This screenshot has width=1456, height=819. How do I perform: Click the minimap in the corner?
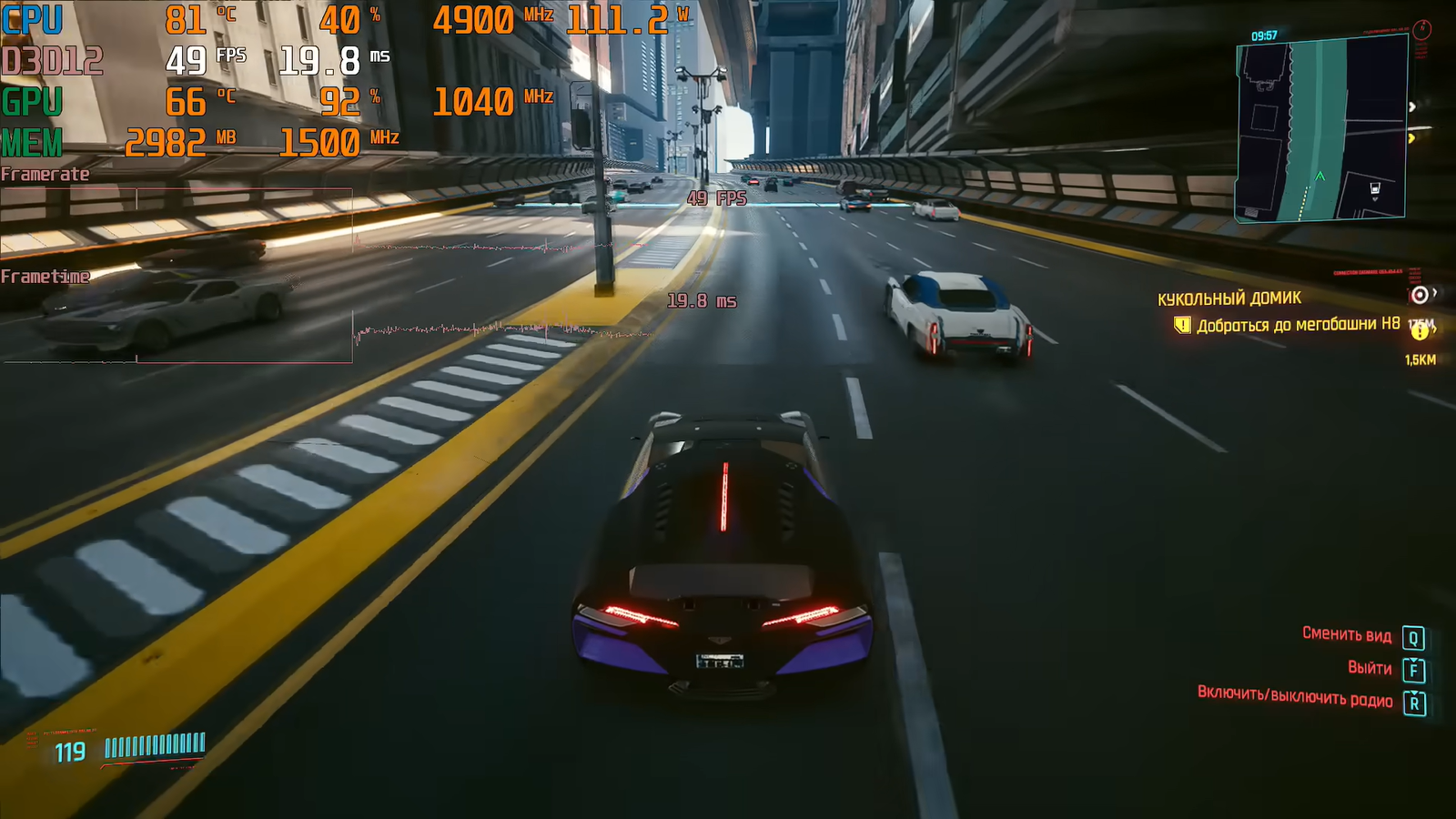[x=1320, y=128]
